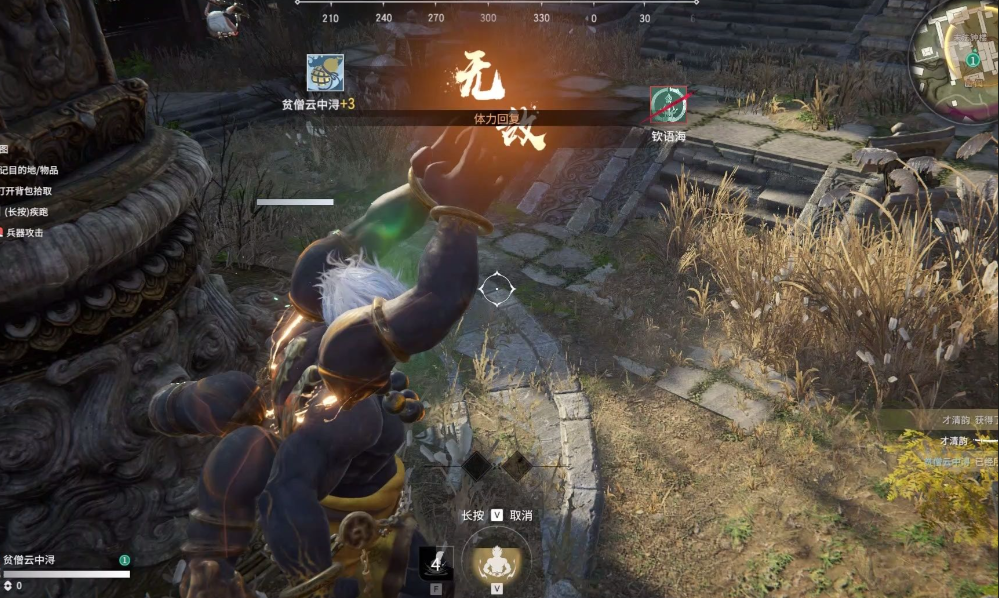Select the 钦语海 crossed-out teal icon
Screen dimensions: 999x598
click(x=668, y=105)
